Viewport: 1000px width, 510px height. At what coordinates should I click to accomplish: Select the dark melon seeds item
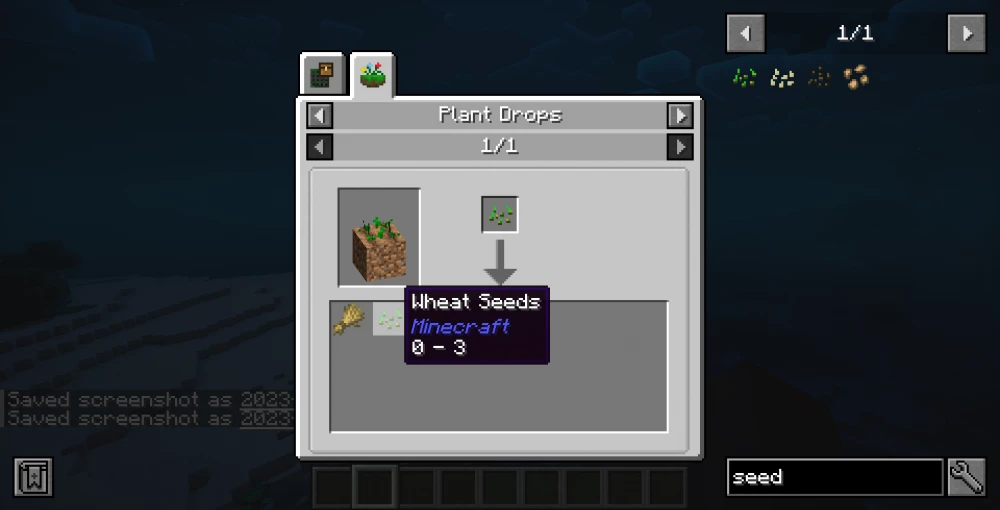(819, 77)
